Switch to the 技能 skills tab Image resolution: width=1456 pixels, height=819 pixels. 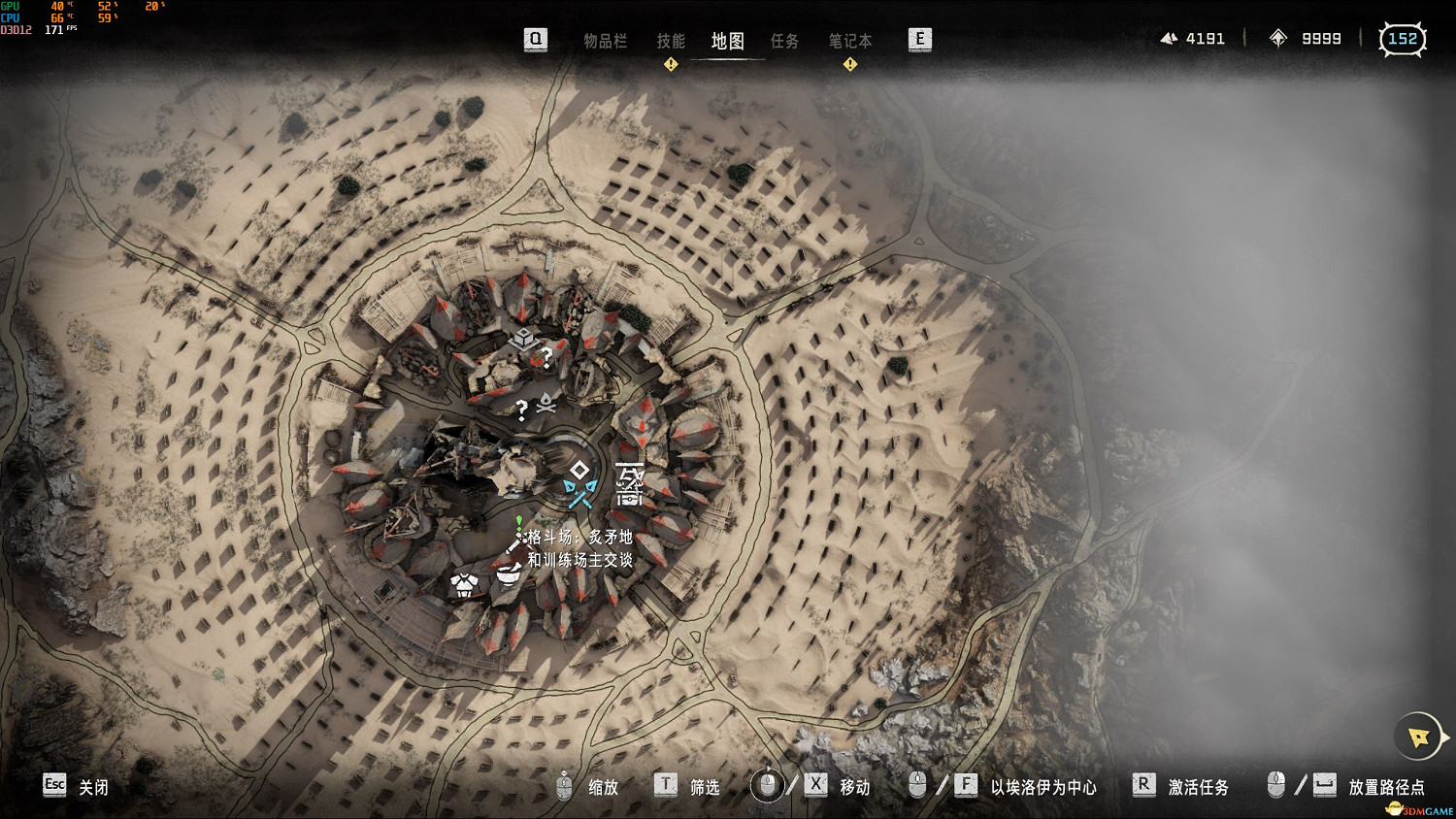[671, 41]
